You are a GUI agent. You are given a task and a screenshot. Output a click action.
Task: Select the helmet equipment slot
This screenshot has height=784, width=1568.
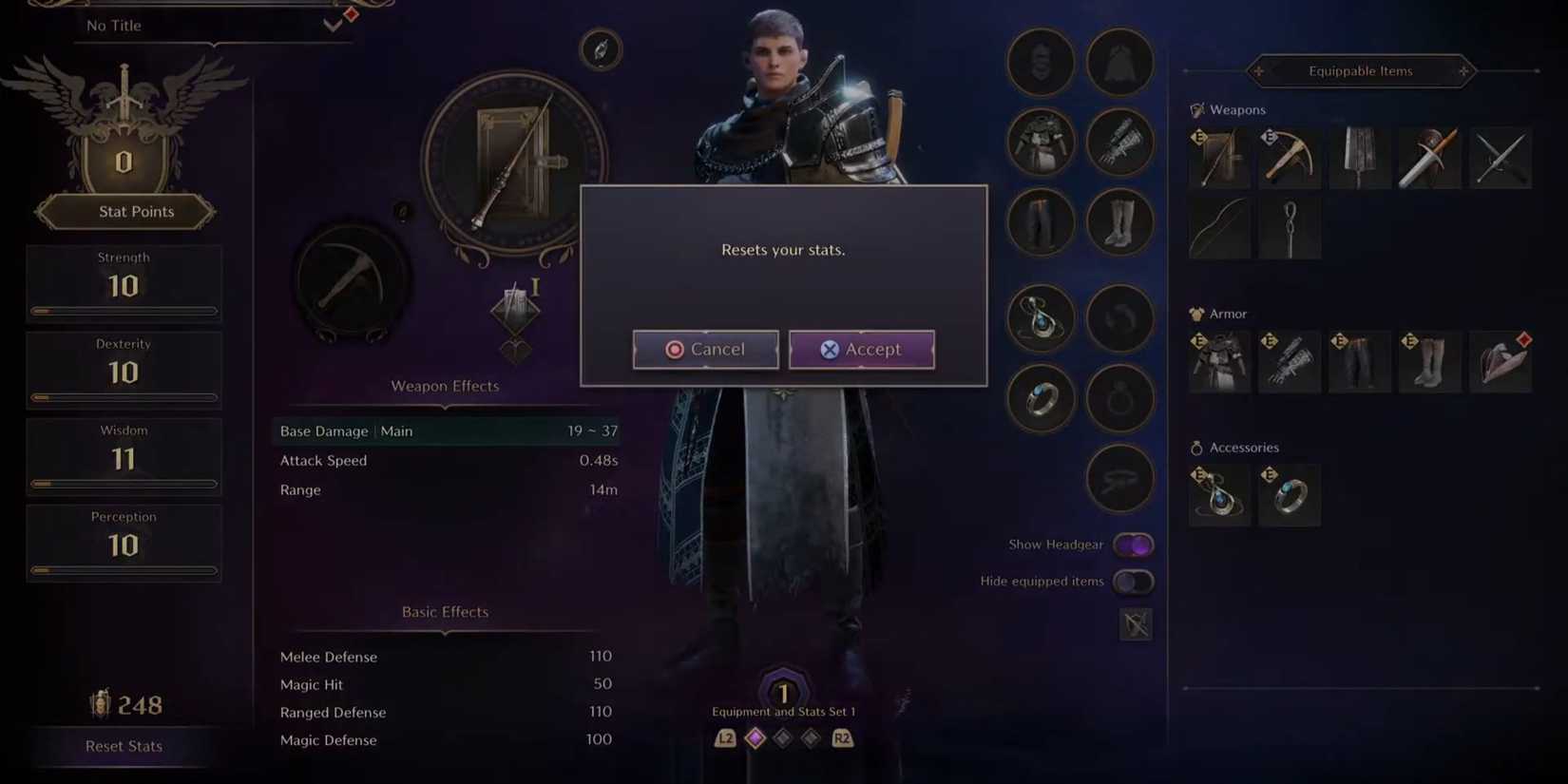(1041, 62)
